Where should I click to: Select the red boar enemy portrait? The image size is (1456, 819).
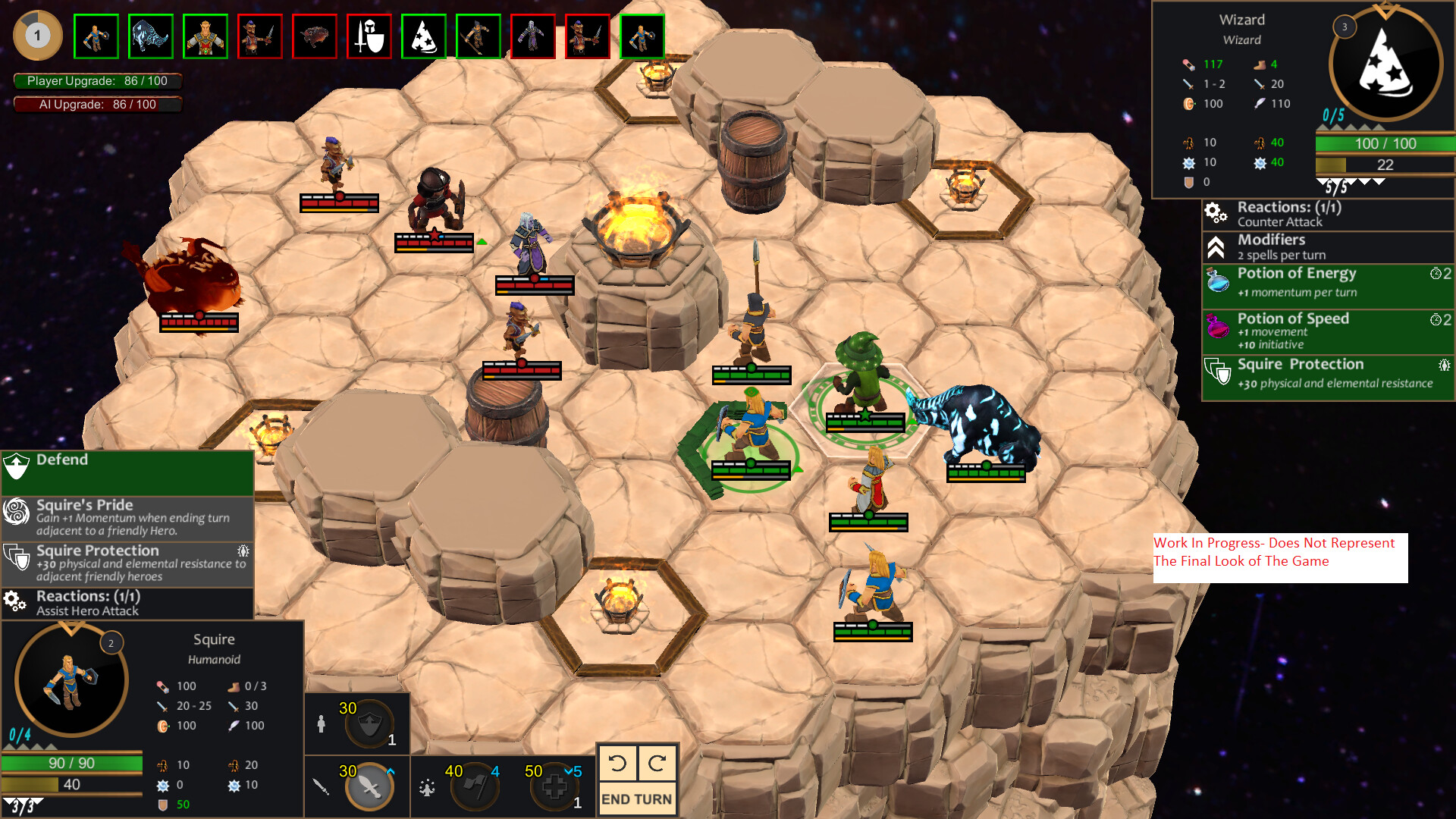pos(315,36)
